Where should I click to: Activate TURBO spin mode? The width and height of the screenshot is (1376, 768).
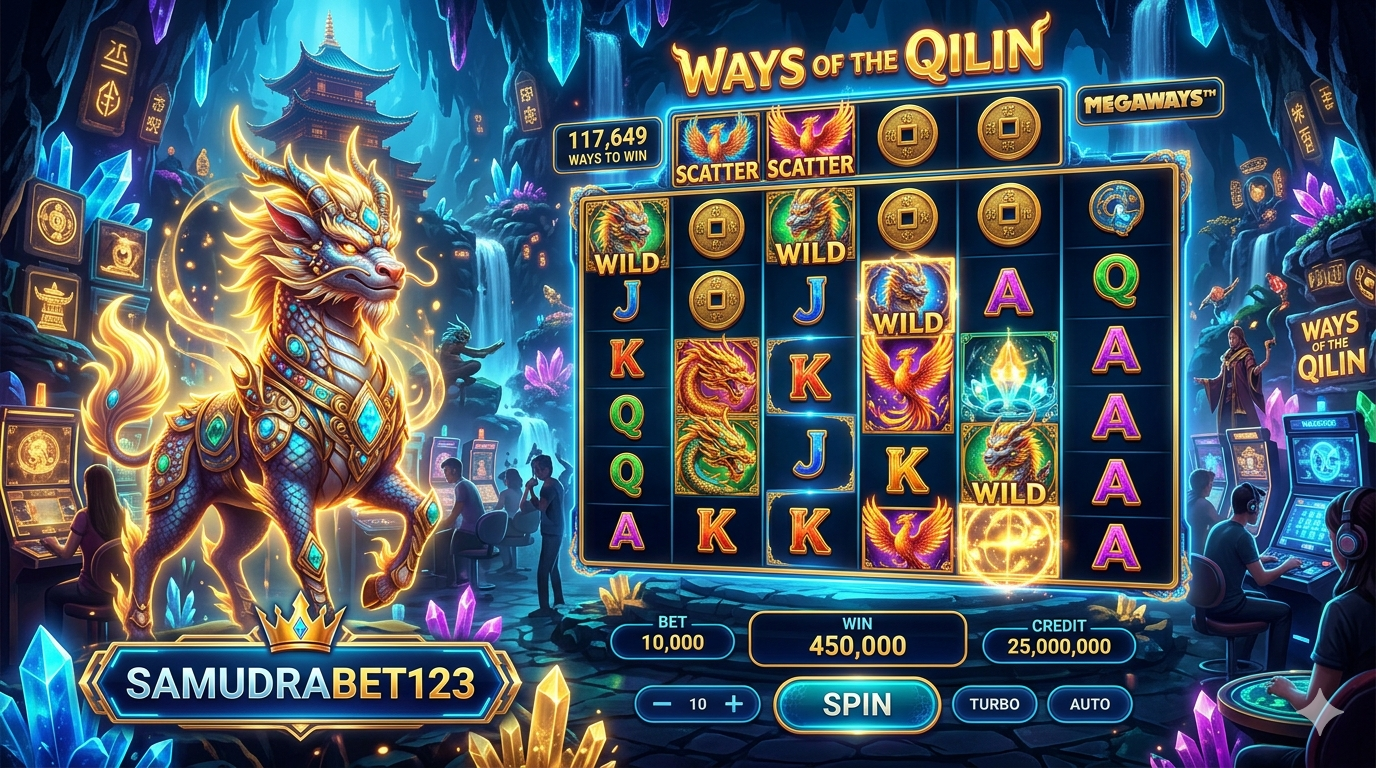click(994, 704)
